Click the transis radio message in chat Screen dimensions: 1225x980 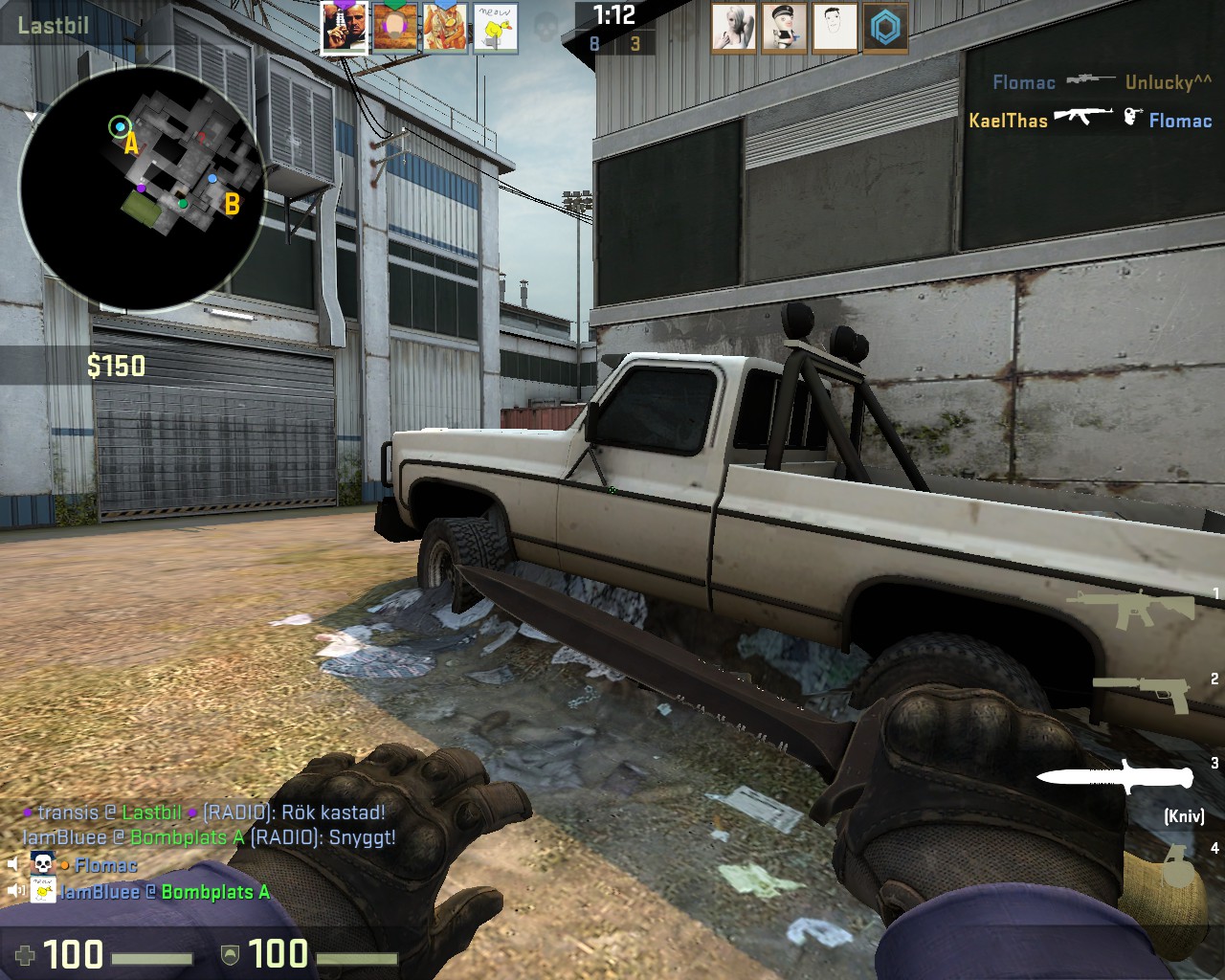click(x=211, y=813)
